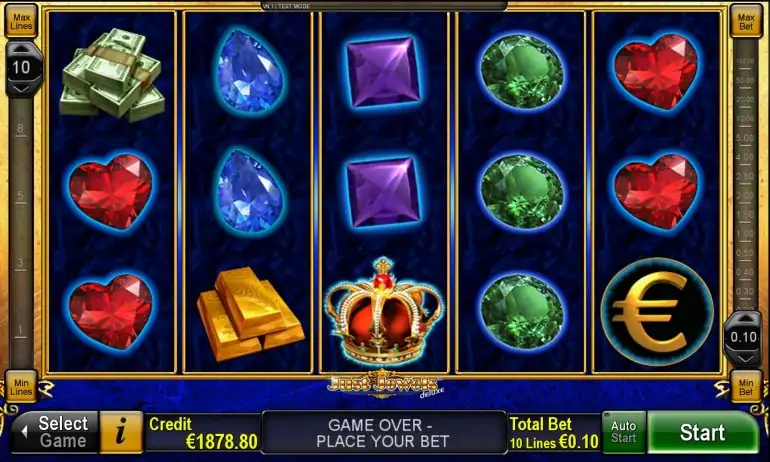770x462 pixels.
Task: Show the paytable info with the i button
Action: [x=122, y=432]
